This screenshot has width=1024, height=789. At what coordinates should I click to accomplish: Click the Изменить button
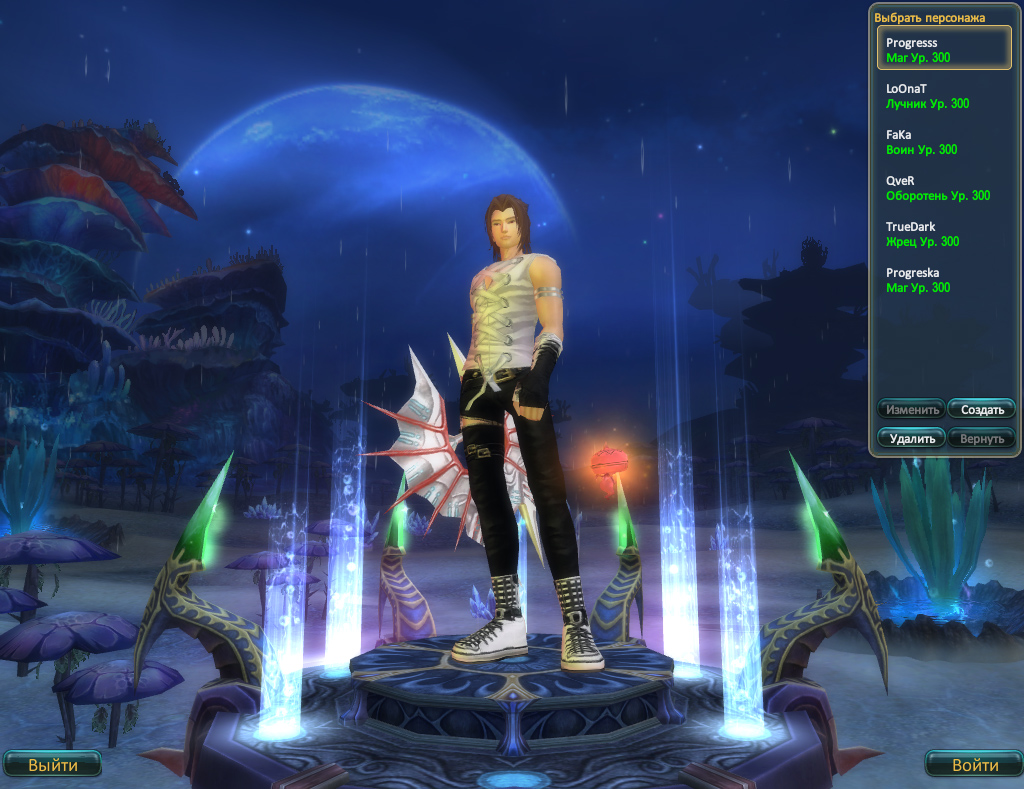911,409
